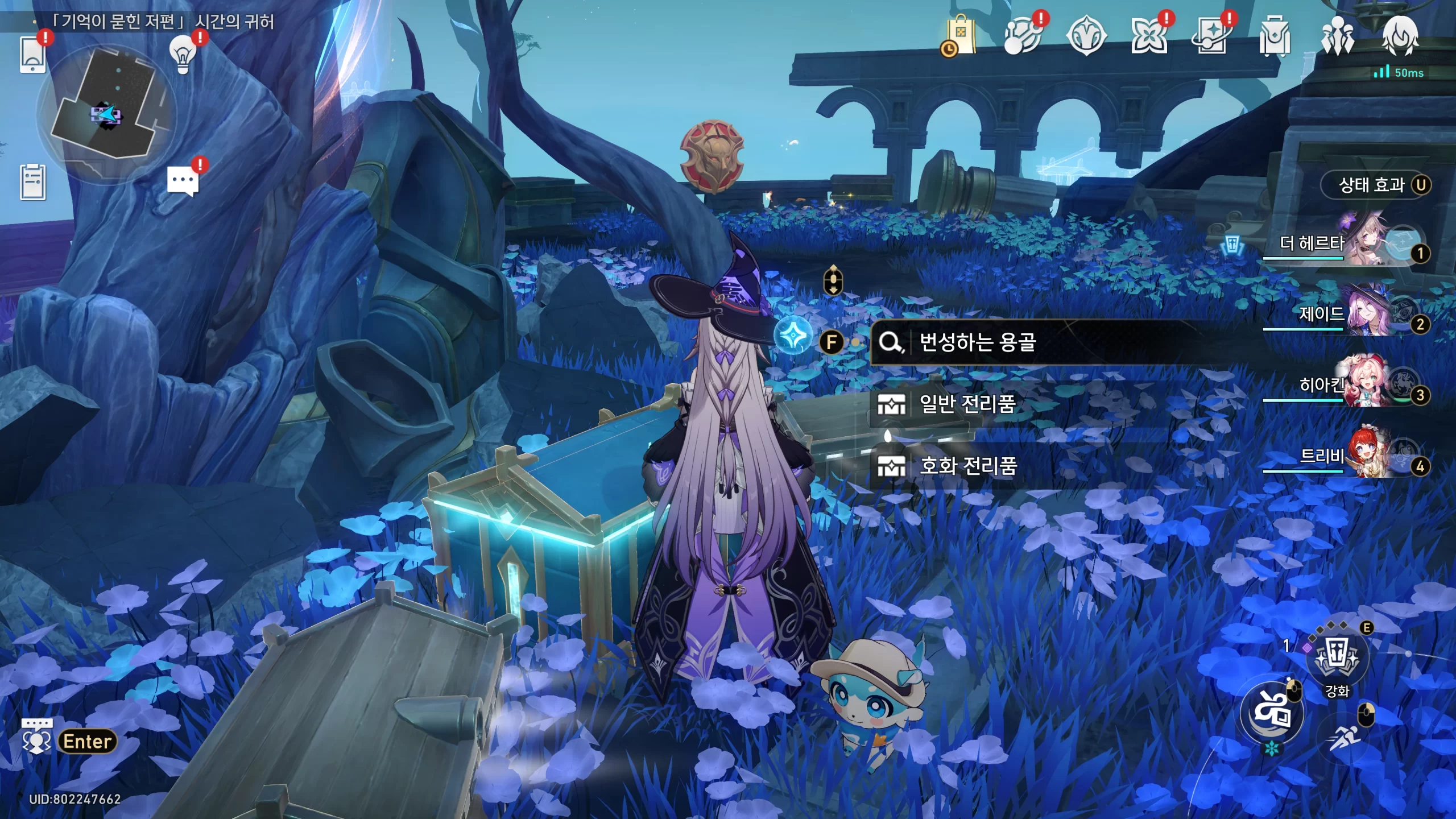Viewport: 1456px width, 819px height.
Task: Open the lightbulb tips icon
Action: point(183,55)
